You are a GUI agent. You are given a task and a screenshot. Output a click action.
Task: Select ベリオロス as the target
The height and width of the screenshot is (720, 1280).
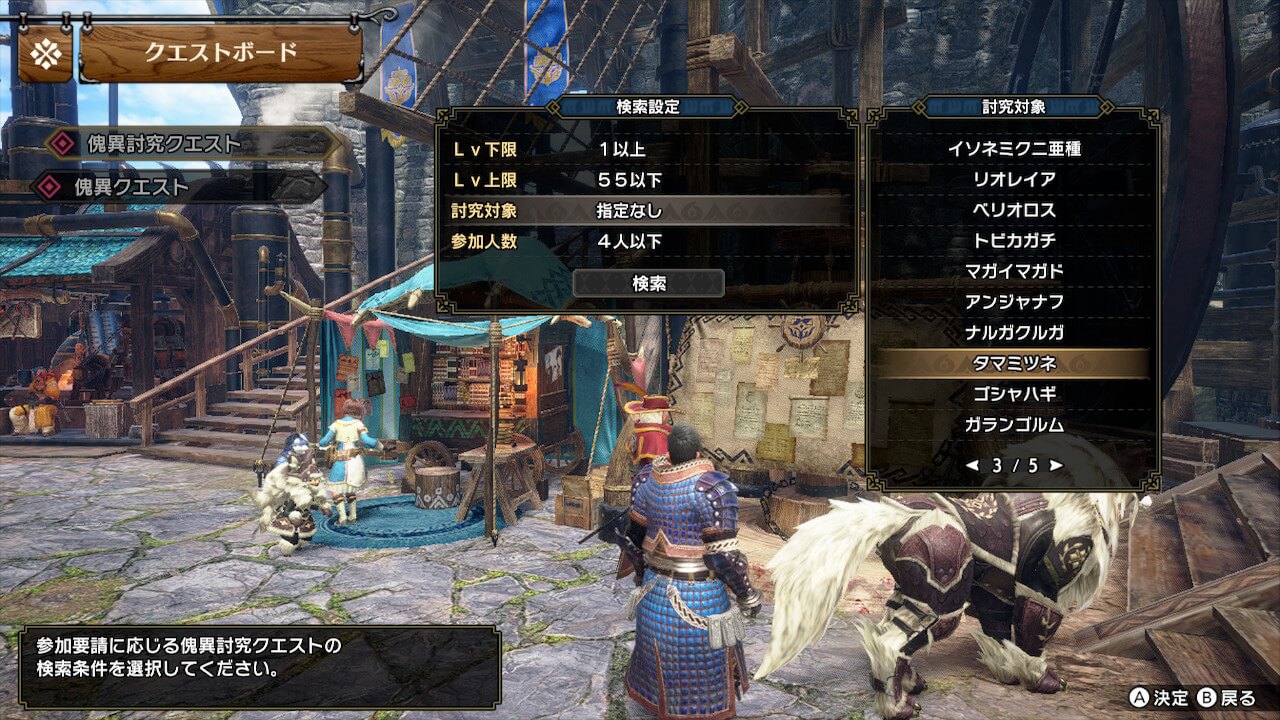pyautogui.click(x=1014, y=210)
